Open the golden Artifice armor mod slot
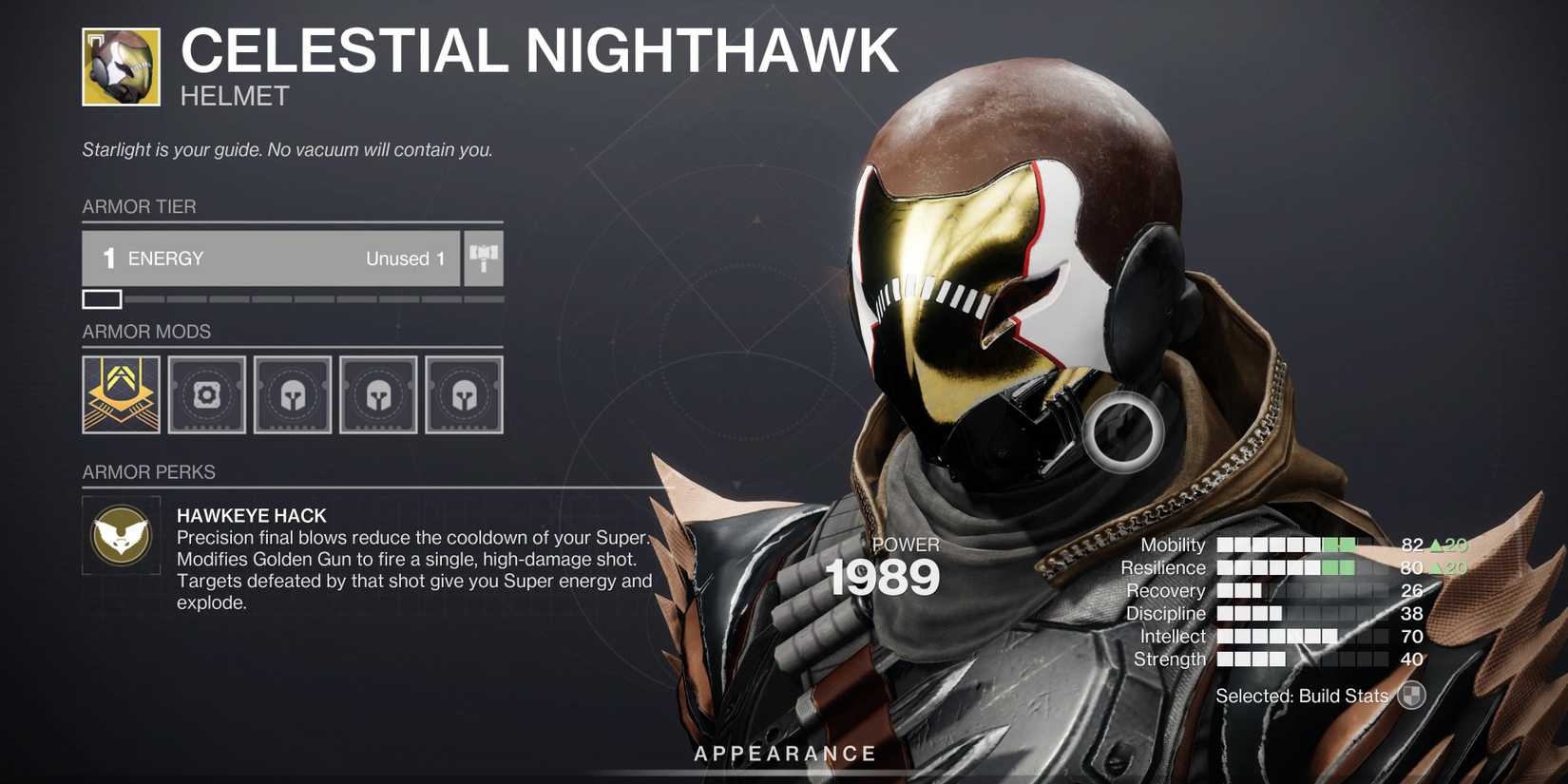This screenshot has width=1568, height=784. pyautogui.click(x=121, y=395)
